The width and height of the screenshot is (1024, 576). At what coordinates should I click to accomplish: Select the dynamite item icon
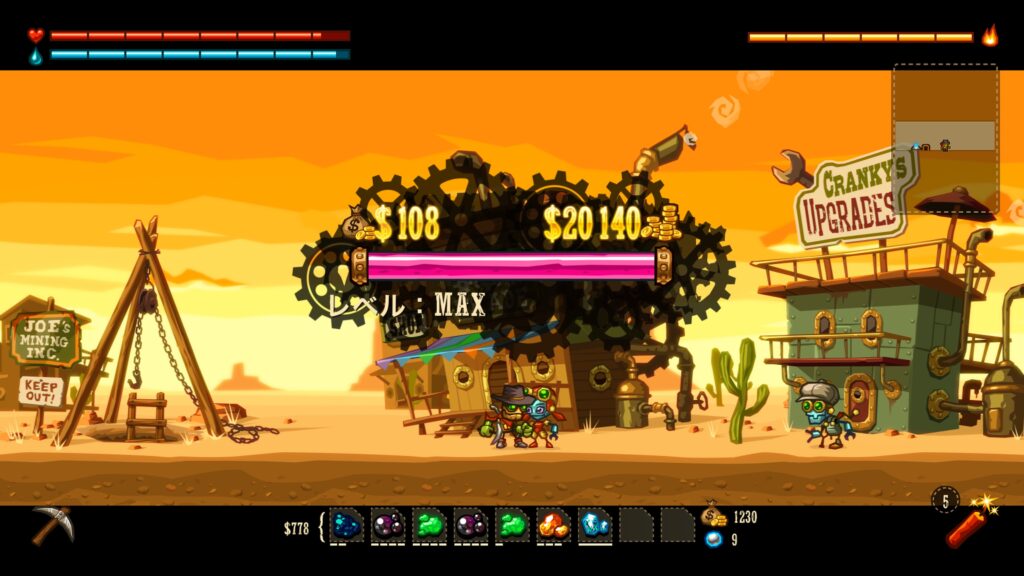pos(966,524)
